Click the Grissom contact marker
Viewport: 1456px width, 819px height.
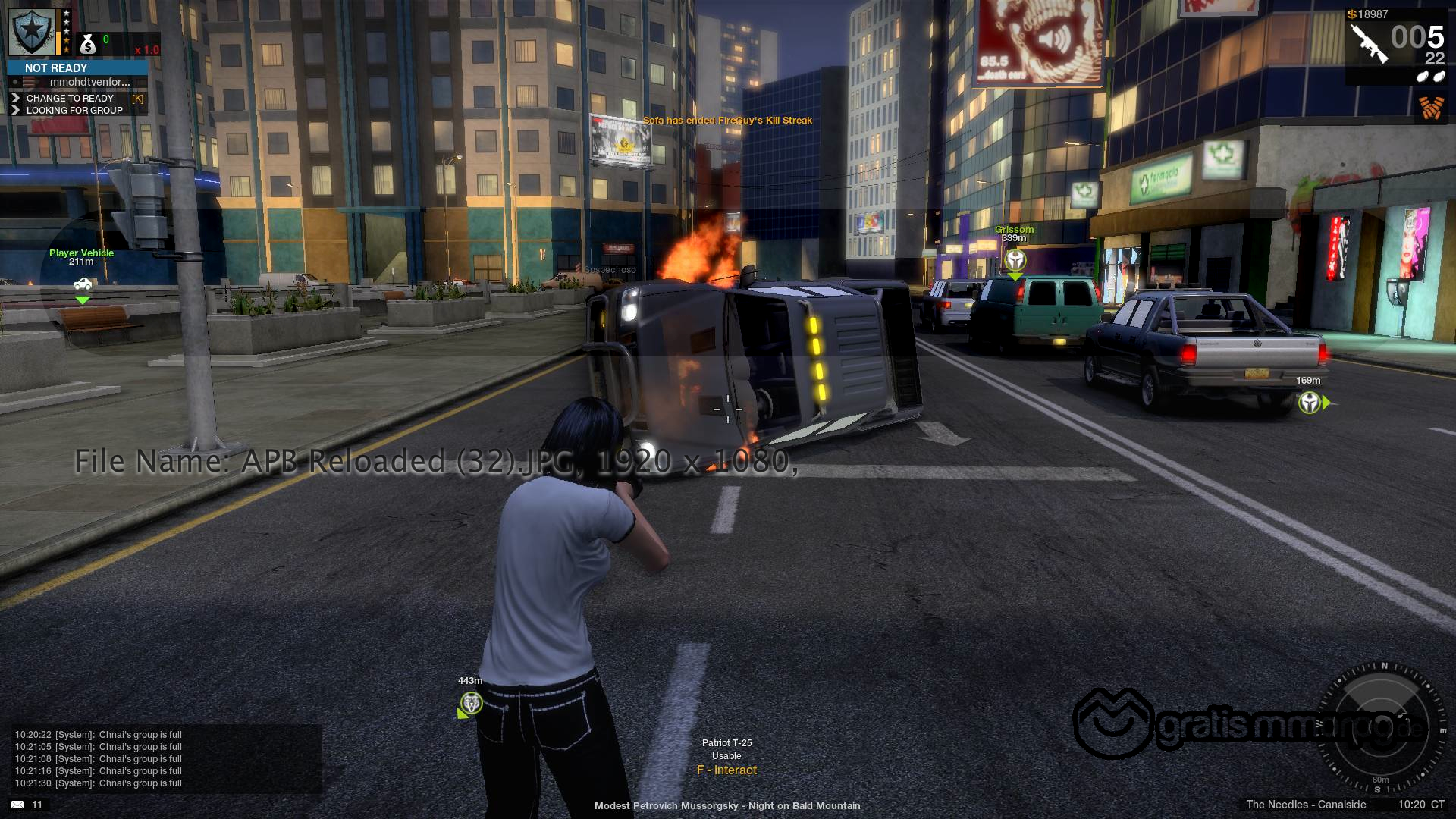(1015, 261)
